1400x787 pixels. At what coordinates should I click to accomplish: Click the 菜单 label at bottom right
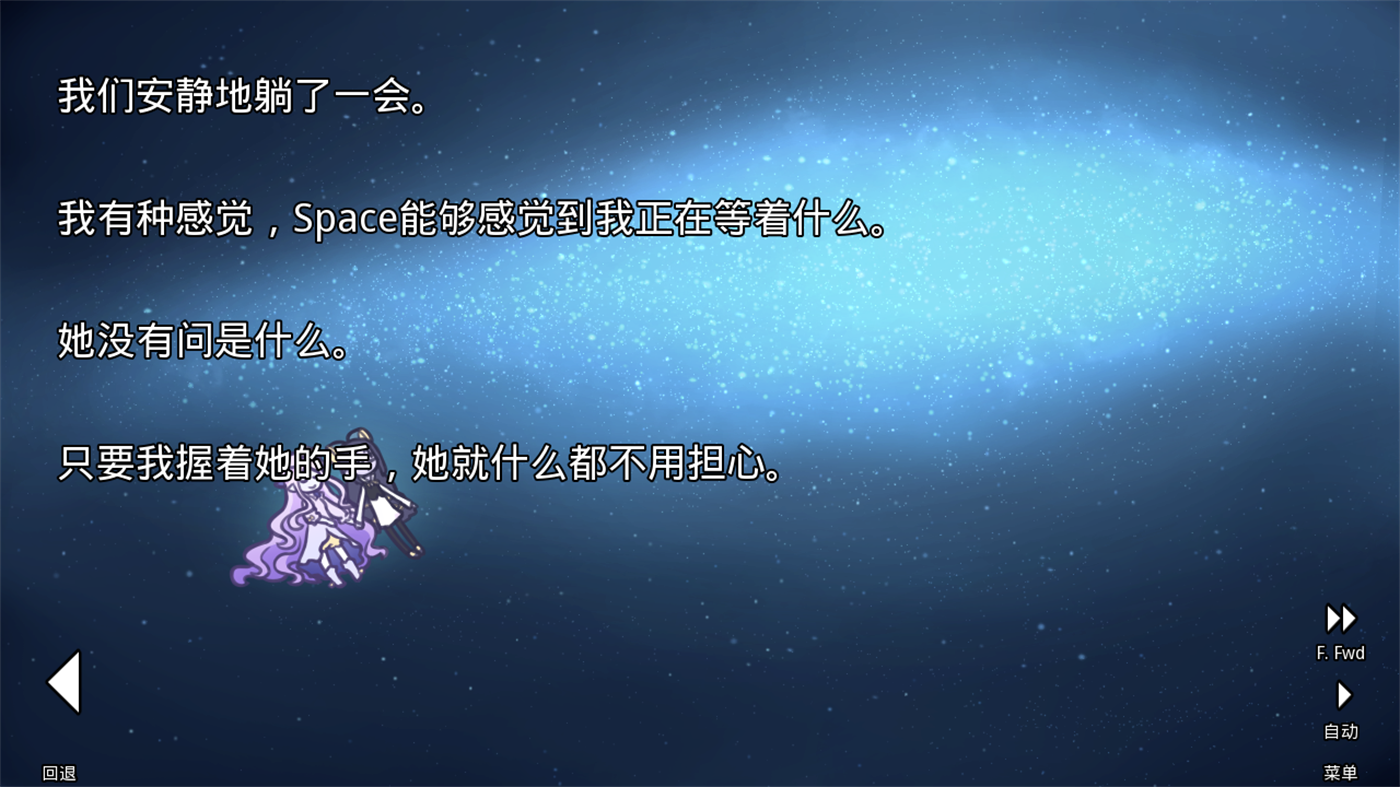(x=1340, y=770)
